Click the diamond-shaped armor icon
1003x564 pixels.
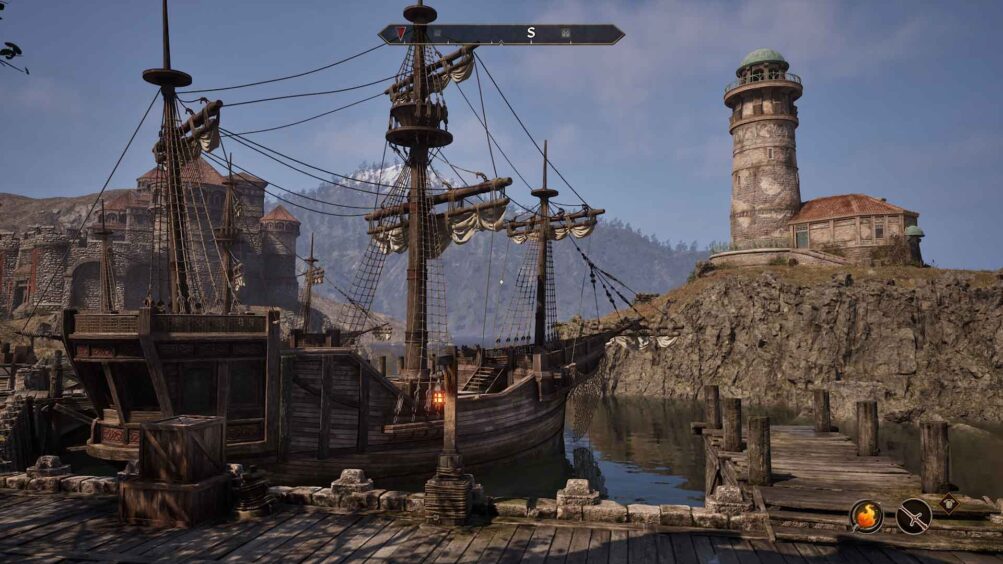pyautogui.click(x=948, y=503)
